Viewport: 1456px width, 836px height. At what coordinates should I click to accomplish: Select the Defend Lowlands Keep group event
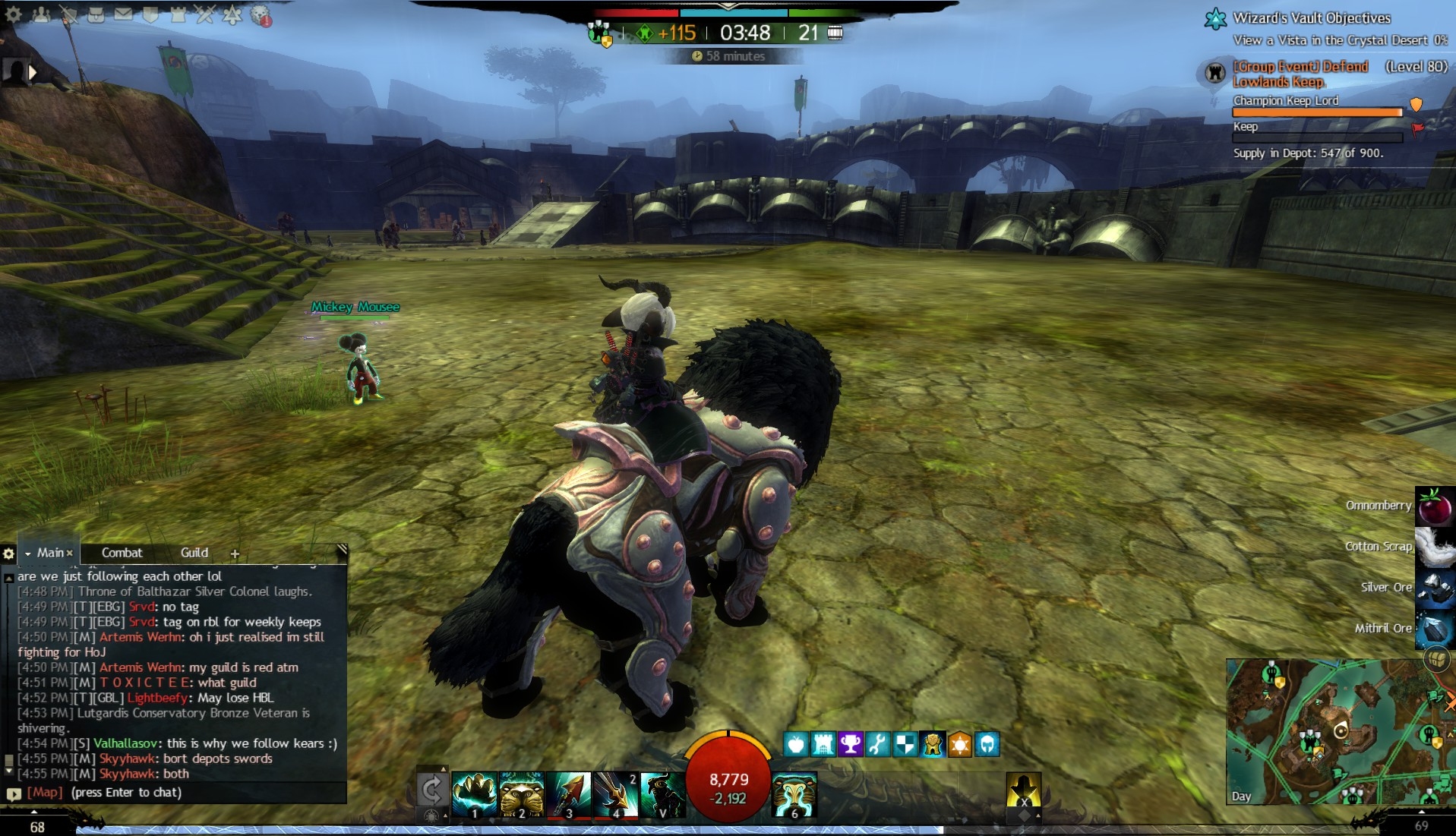(x=1300, y=74)
